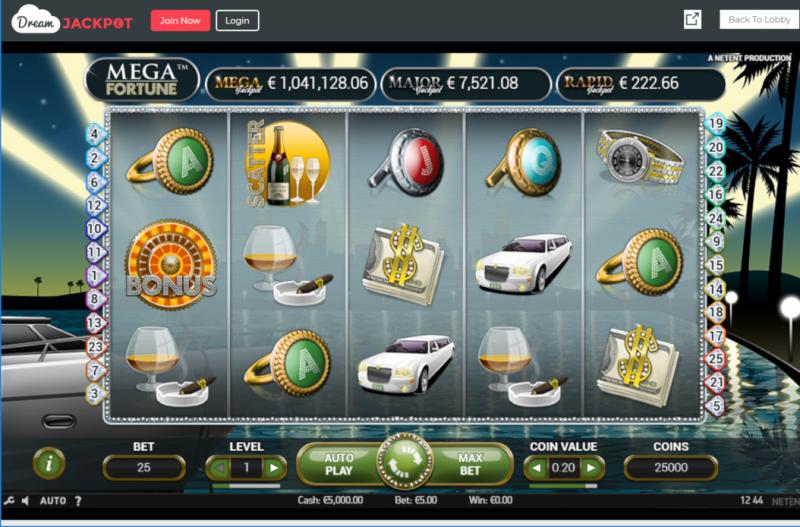Viewport: 800px width, 527px height.
Task: Decrease the bet level
Action: click(x=217, y=467)
